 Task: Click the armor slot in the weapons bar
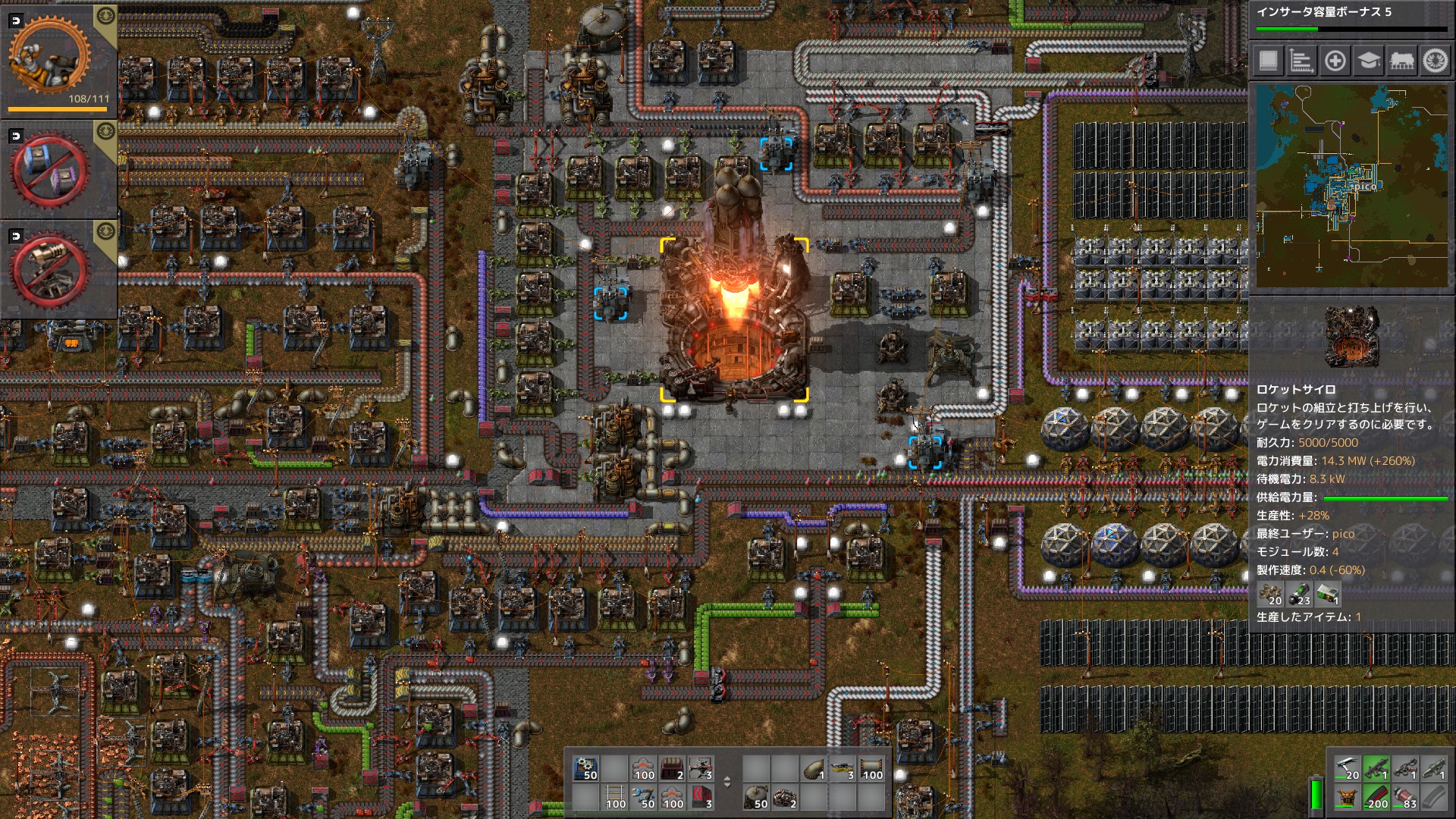tap(1348, 798)
